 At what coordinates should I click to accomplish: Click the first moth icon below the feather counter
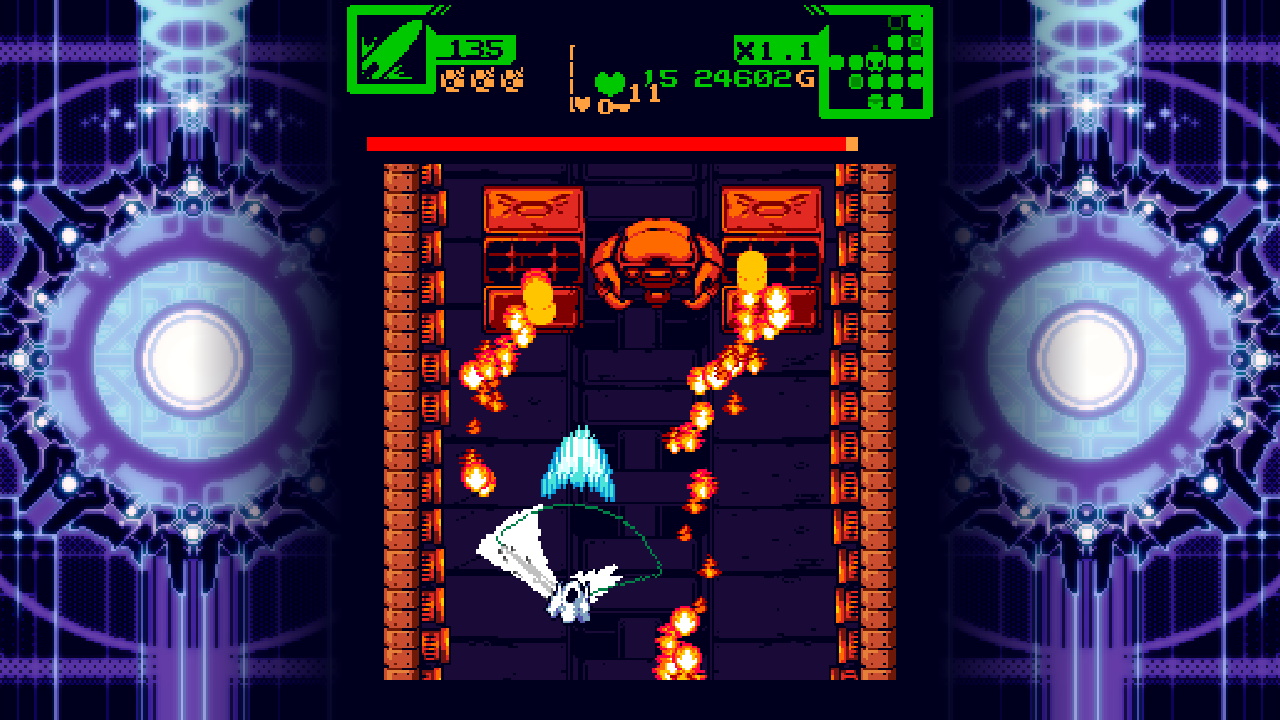coord(452,80)
